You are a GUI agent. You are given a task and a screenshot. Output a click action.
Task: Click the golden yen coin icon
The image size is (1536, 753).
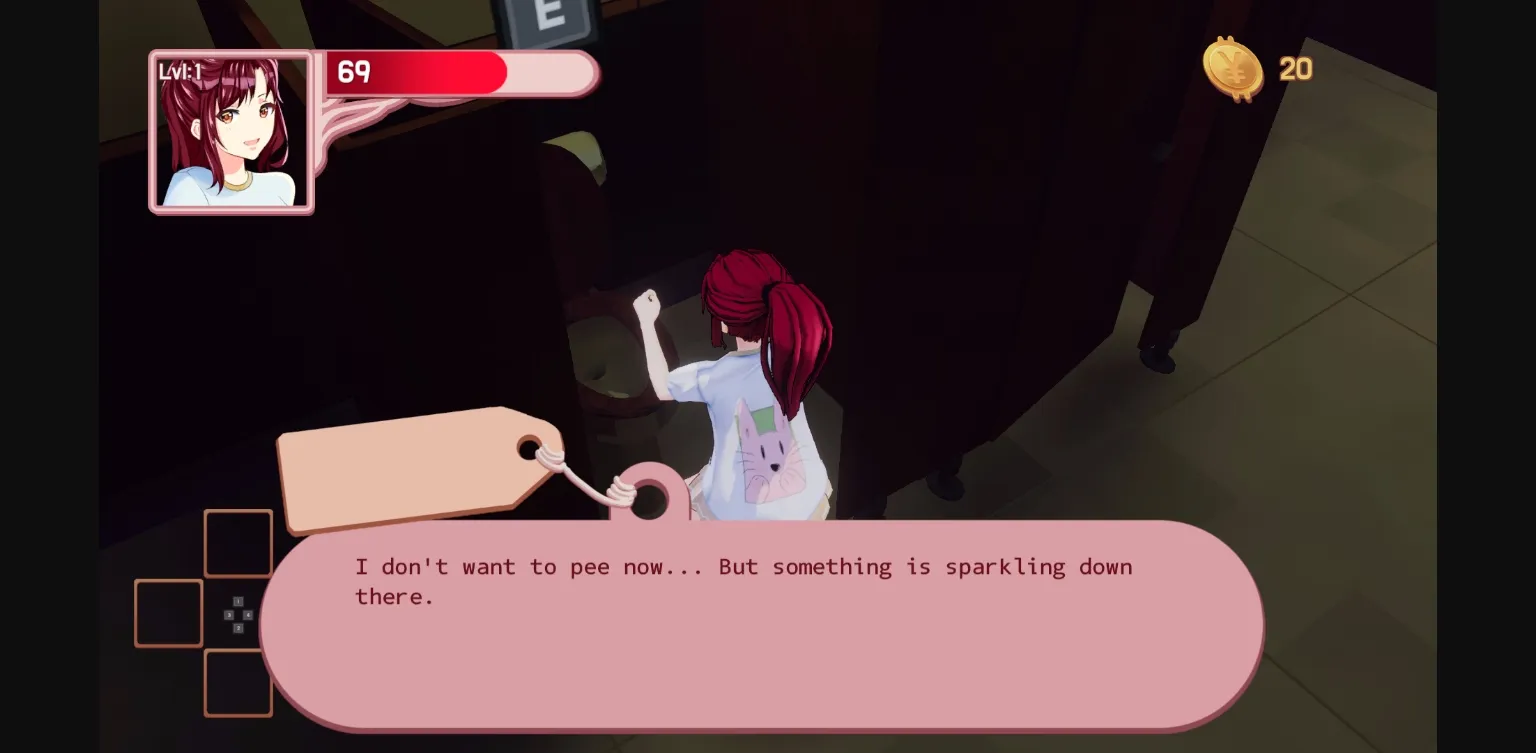pos(1233,70)
